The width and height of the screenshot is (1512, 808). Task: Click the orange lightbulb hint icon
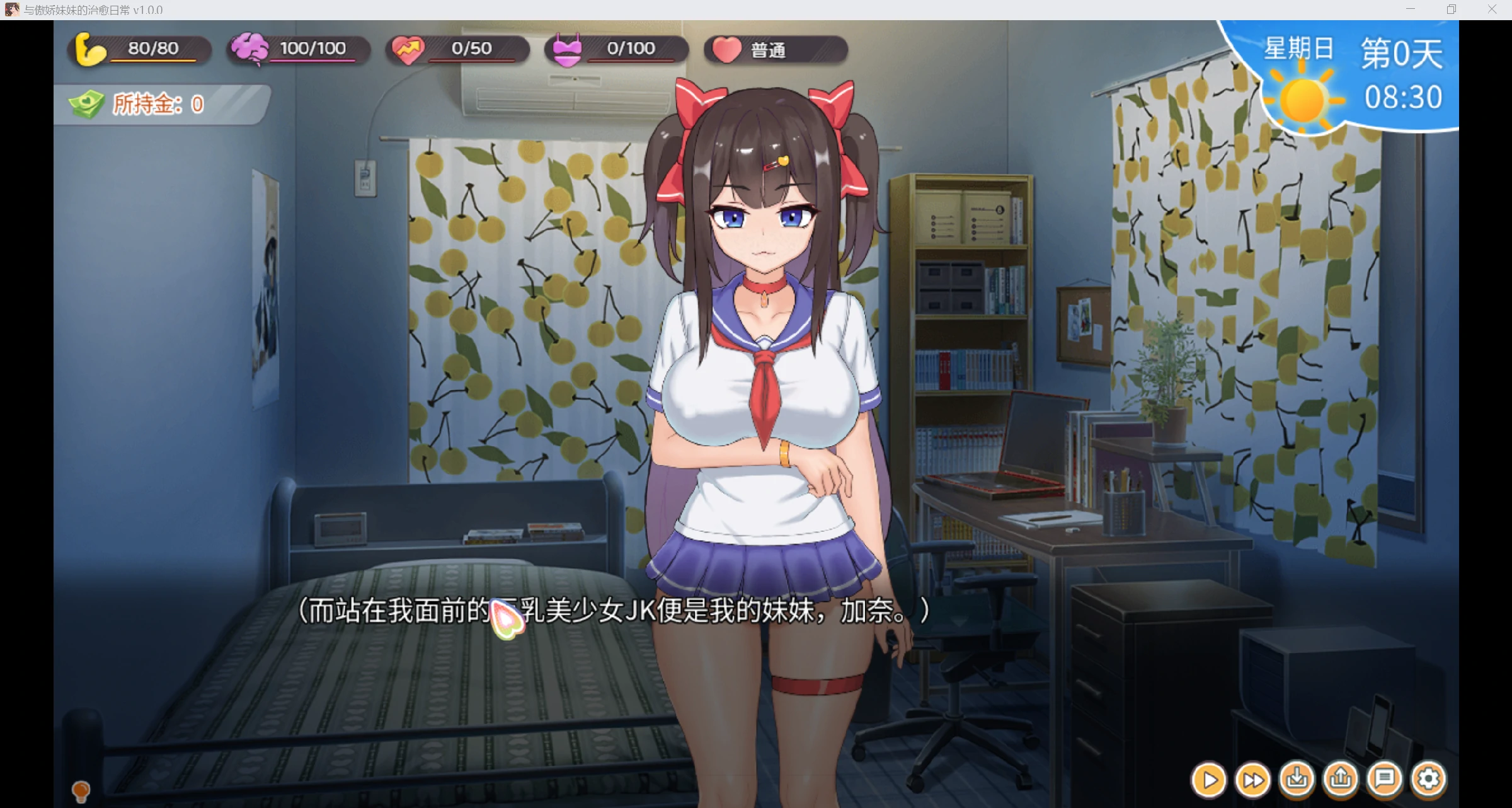(x=81, y=790)
